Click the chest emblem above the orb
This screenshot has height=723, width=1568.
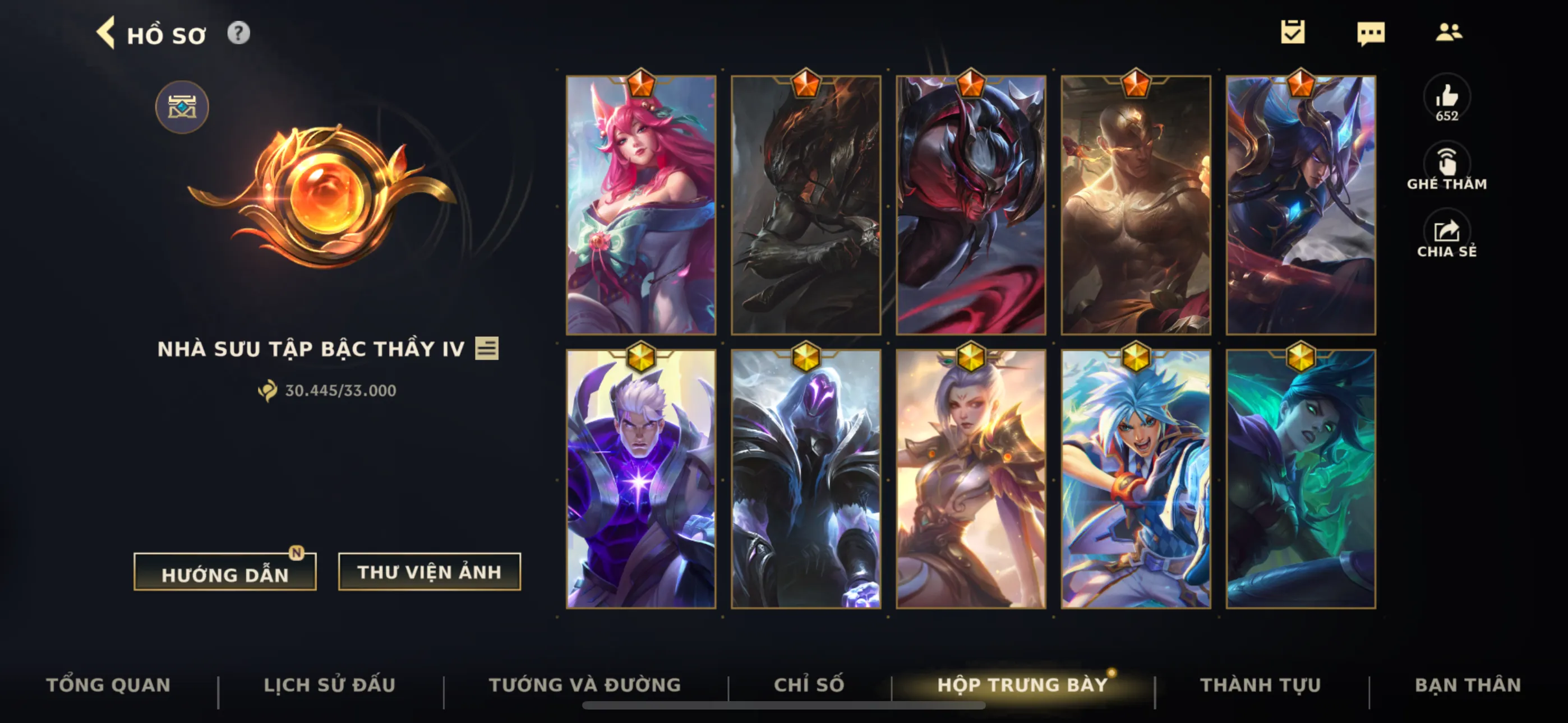tap(182, 108)
